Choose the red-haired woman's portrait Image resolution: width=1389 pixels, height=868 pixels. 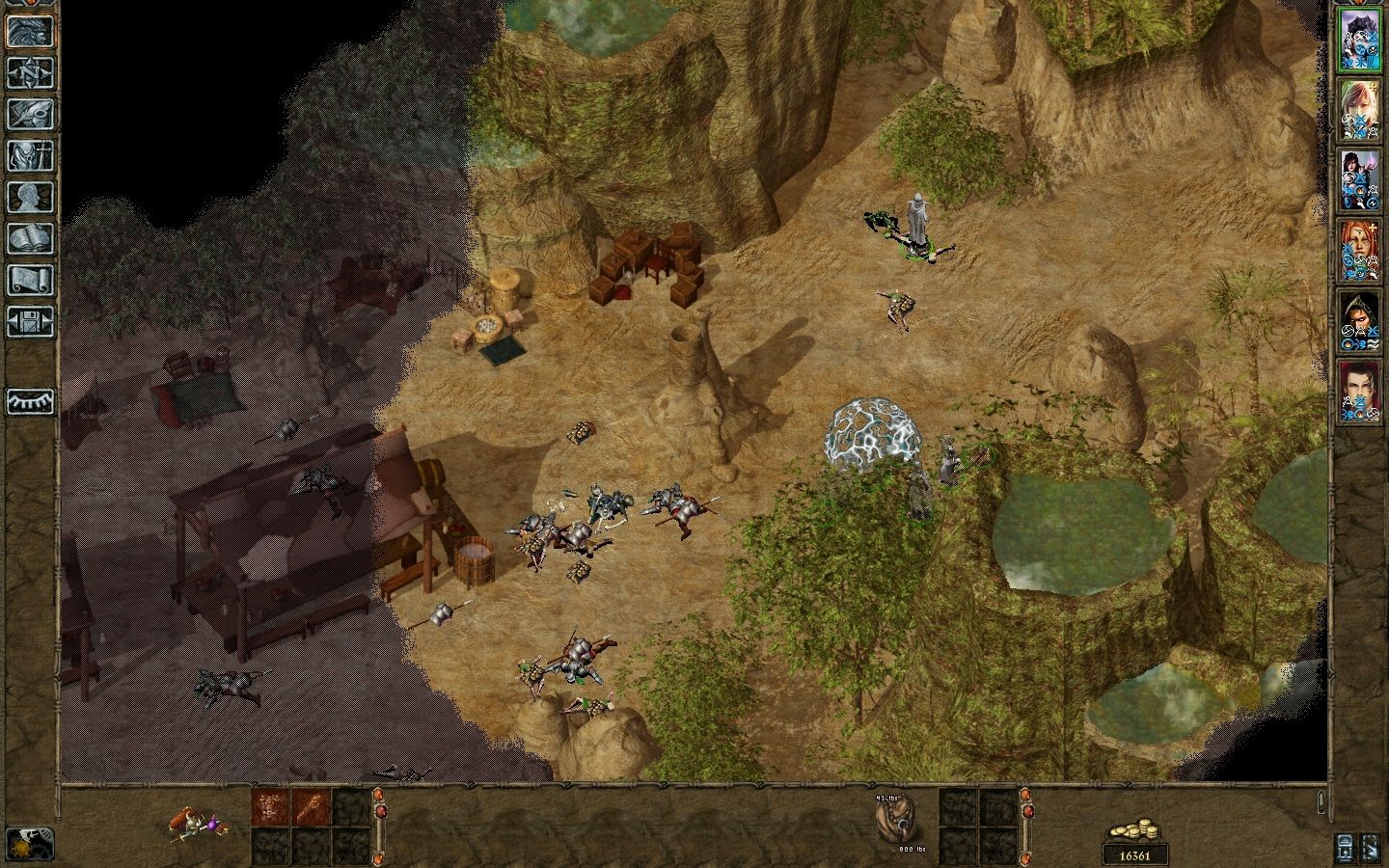click(1360, 251)
